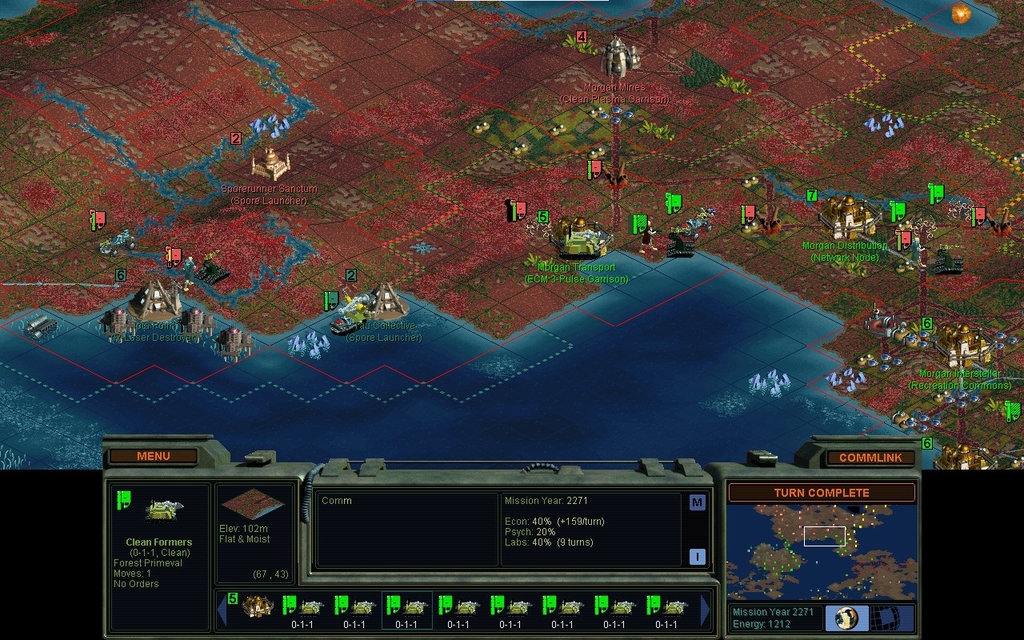The image size is (1024, 640).
Task: Click the world minimap
Action: [x=821, y=551]
